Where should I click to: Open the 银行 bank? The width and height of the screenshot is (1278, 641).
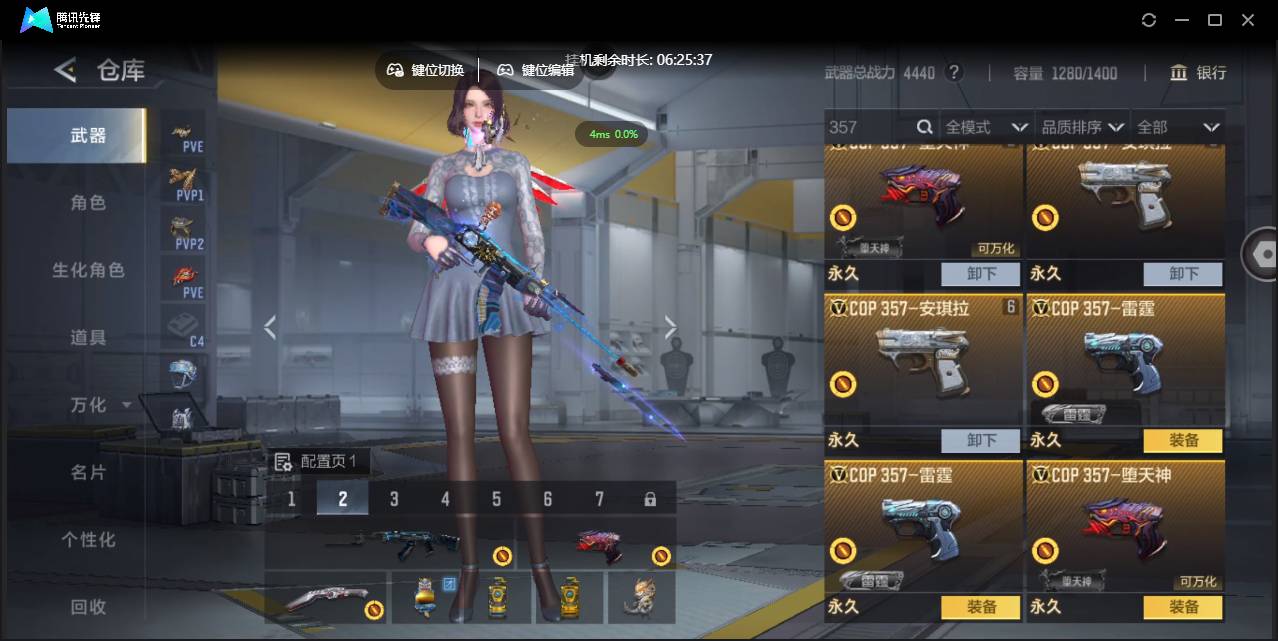coord(1198,73)
